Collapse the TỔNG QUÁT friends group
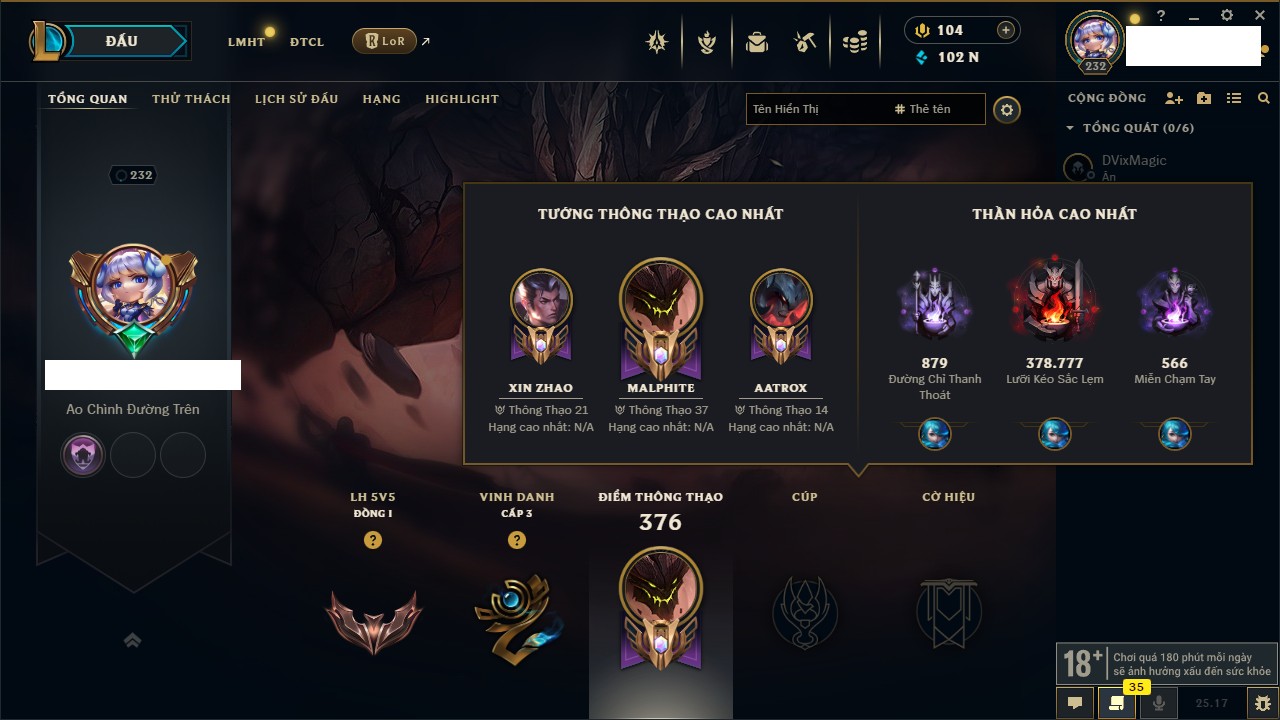This screenshot has height=720, width=1280. 1070,128
